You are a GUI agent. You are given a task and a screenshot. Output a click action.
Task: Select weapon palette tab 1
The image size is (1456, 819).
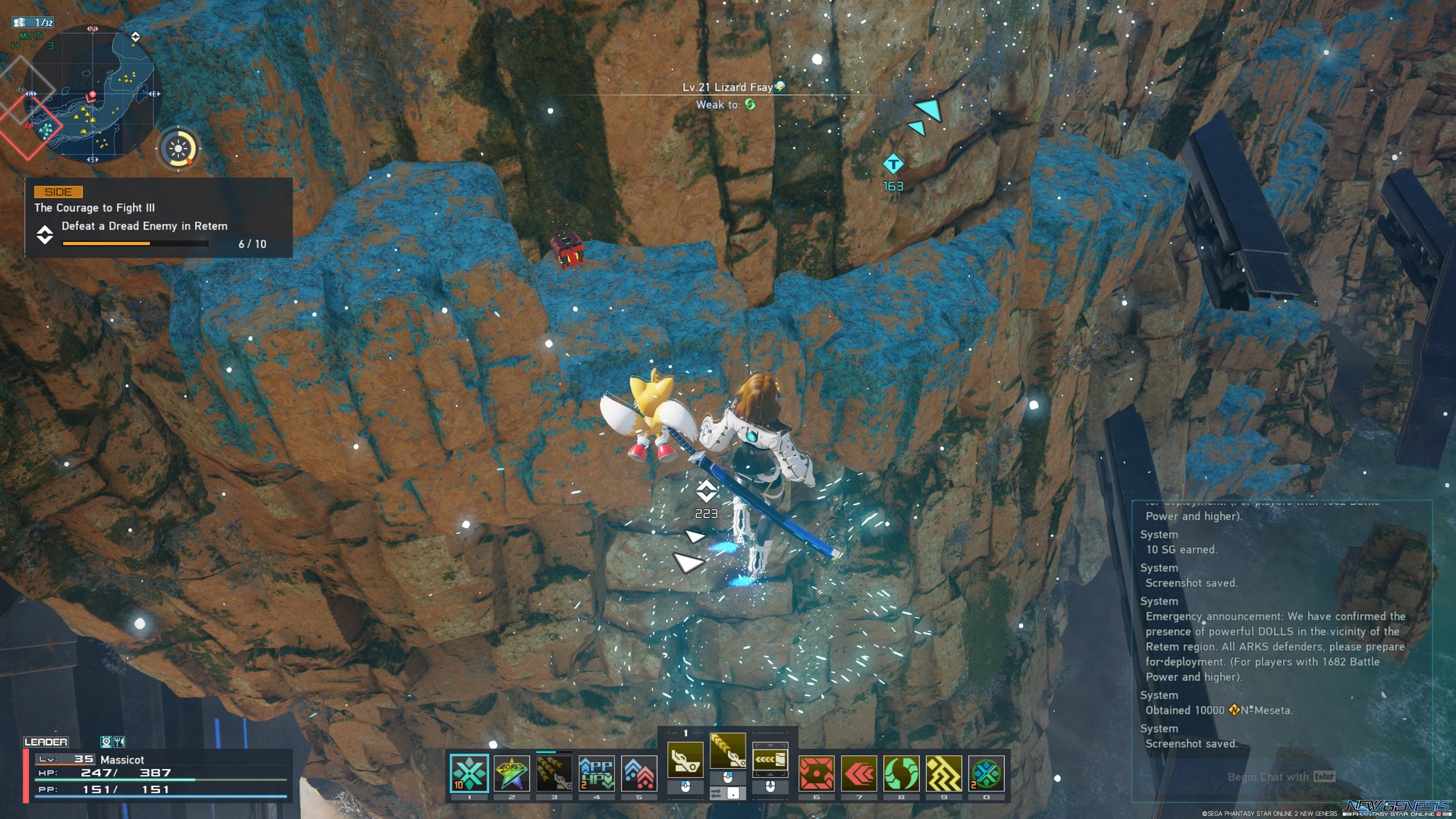(x=685, y=734)
